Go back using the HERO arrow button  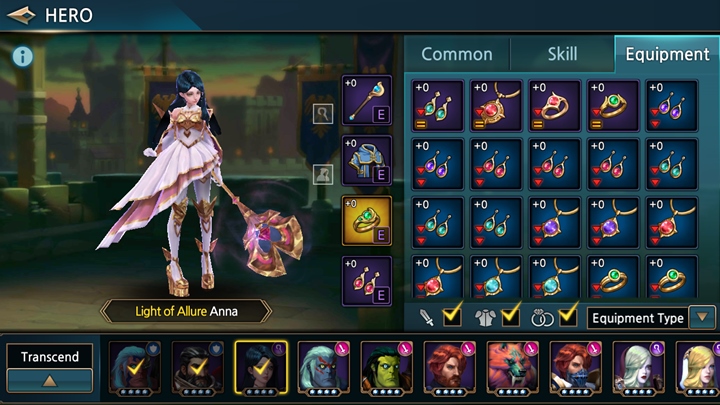tap(22, 15)
